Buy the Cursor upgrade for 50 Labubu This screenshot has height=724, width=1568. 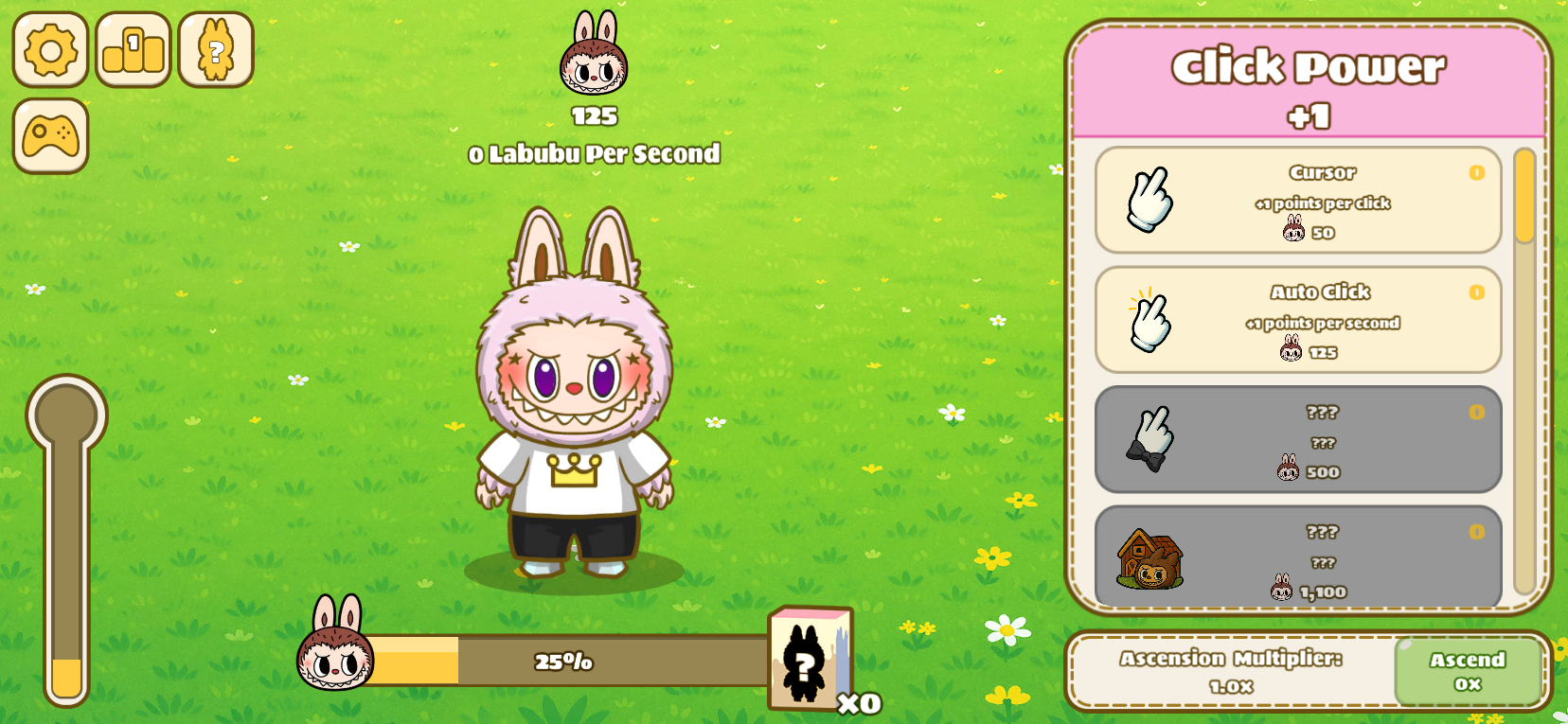click(x=1298, y=202)
